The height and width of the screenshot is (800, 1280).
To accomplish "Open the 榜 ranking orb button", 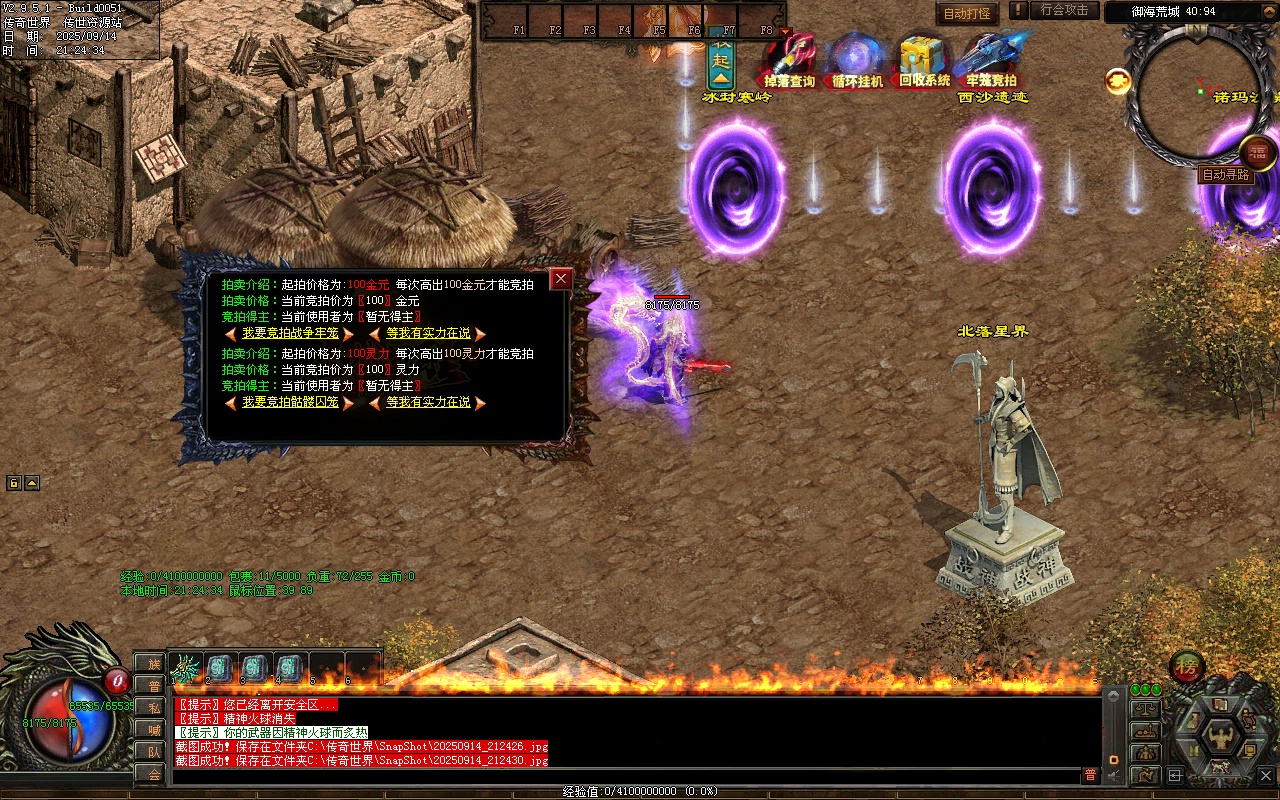I will tap(1187, 666).
